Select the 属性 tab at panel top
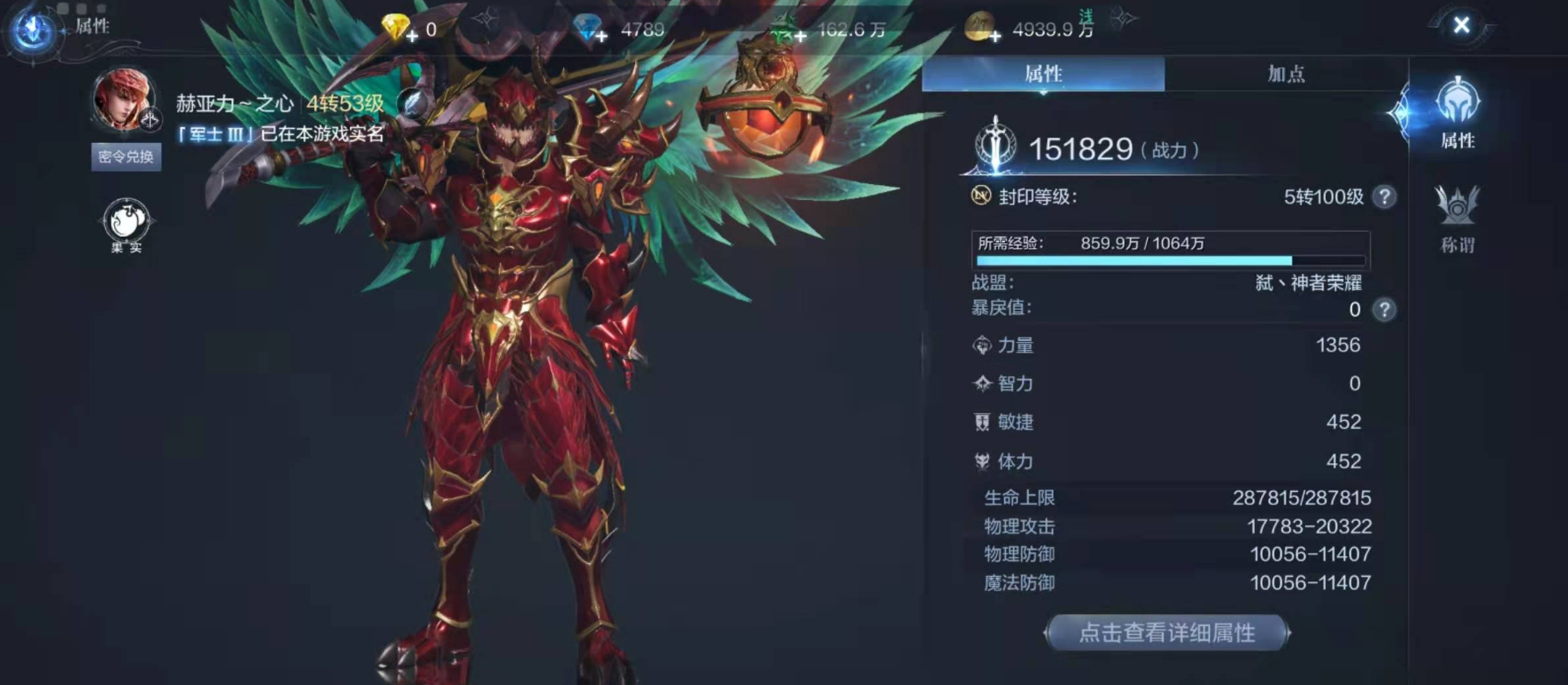The width and height of the screenshot is (1568, 685). [1044, 75]
